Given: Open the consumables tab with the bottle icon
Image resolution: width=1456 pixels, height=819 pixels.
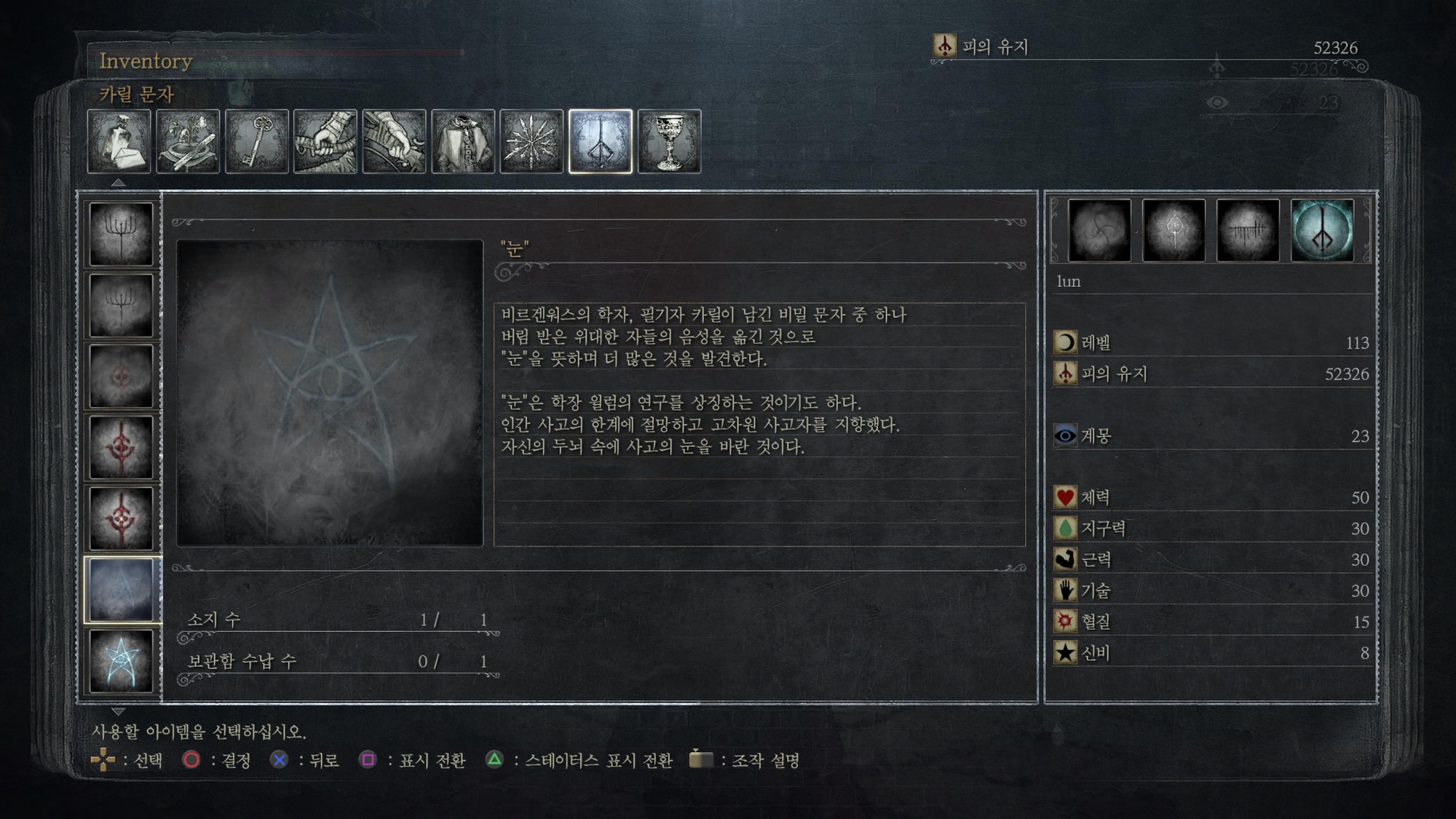Looking at the screenshot, I should [119, 142].
